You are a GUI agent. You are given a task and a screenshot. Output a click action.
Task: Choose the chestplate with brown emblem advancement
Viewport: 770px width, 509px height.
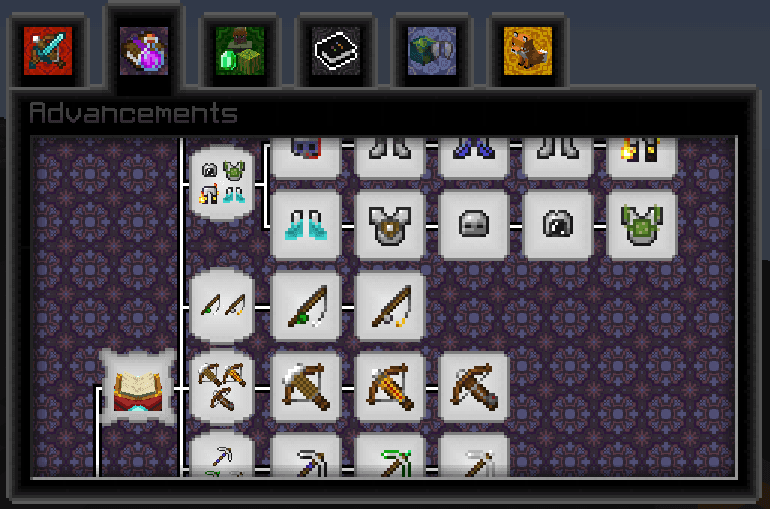390,224
